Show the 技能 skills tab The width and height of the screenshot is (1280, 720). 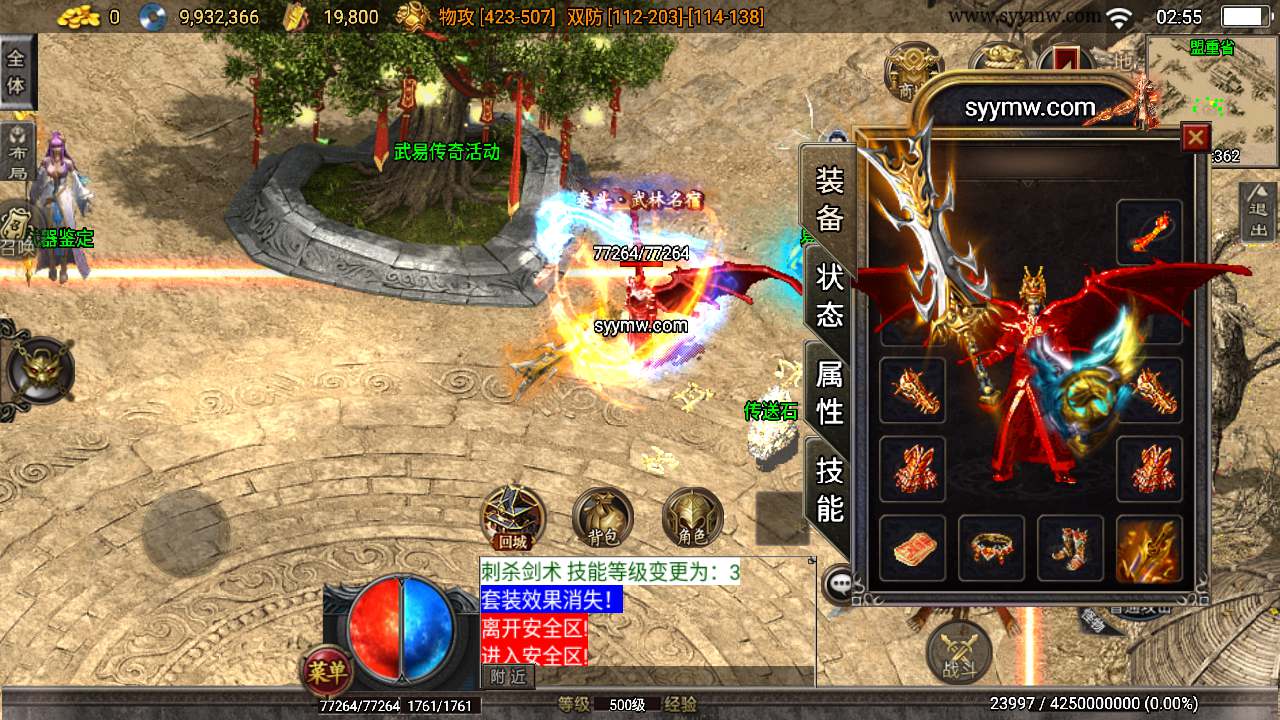[x=830, y=489]
